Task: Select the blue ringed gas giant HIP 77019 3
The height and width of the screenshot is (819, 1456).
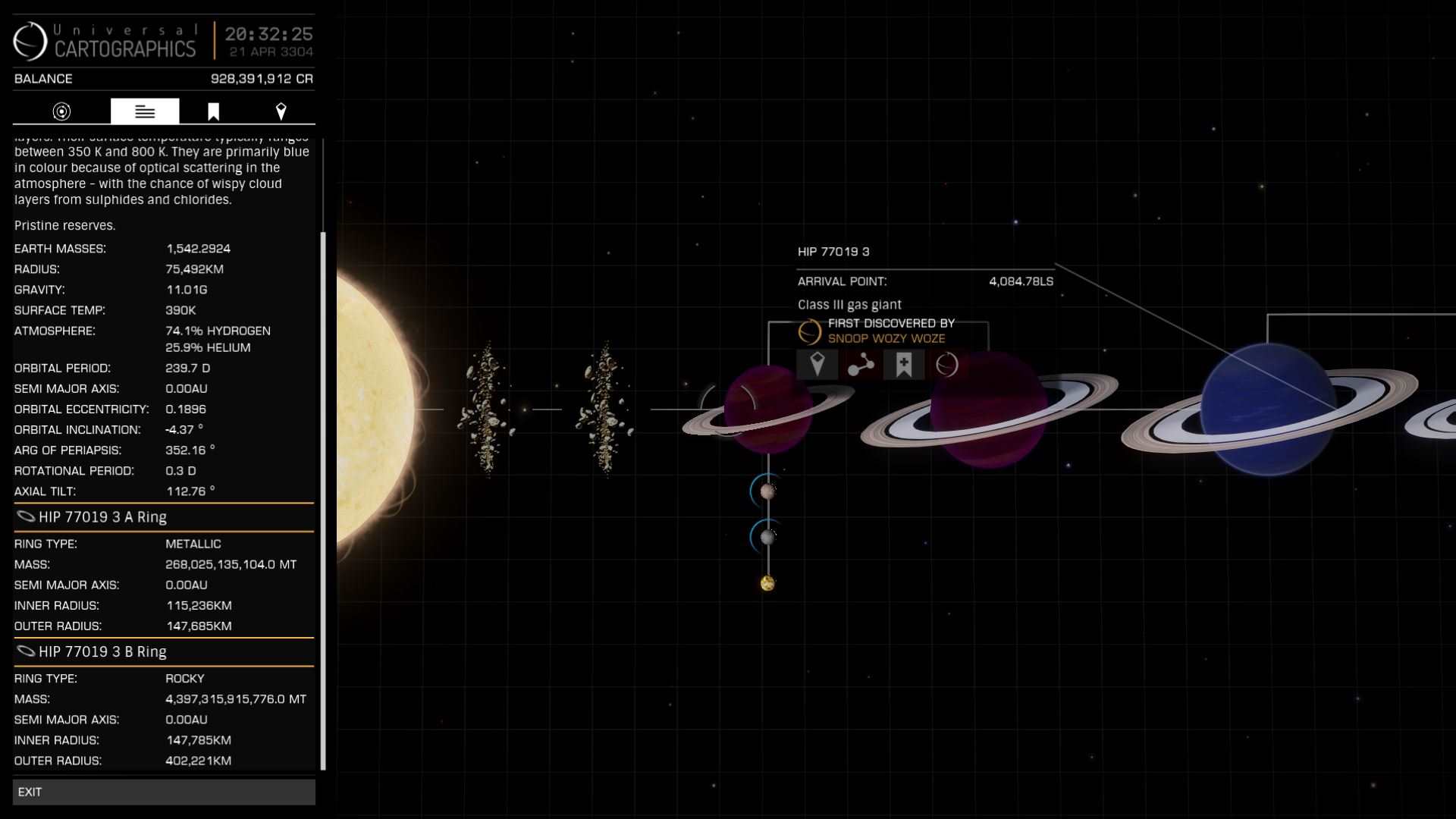Action: tap(1267, 409)
